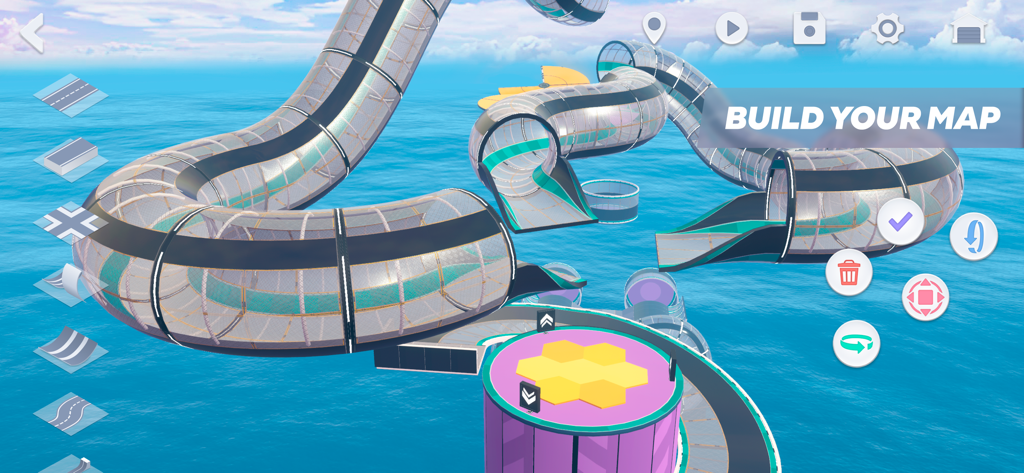Select the loop ramp track piece
The height and width of the screenshot is (473, 1024).
[x=70, y=284]
